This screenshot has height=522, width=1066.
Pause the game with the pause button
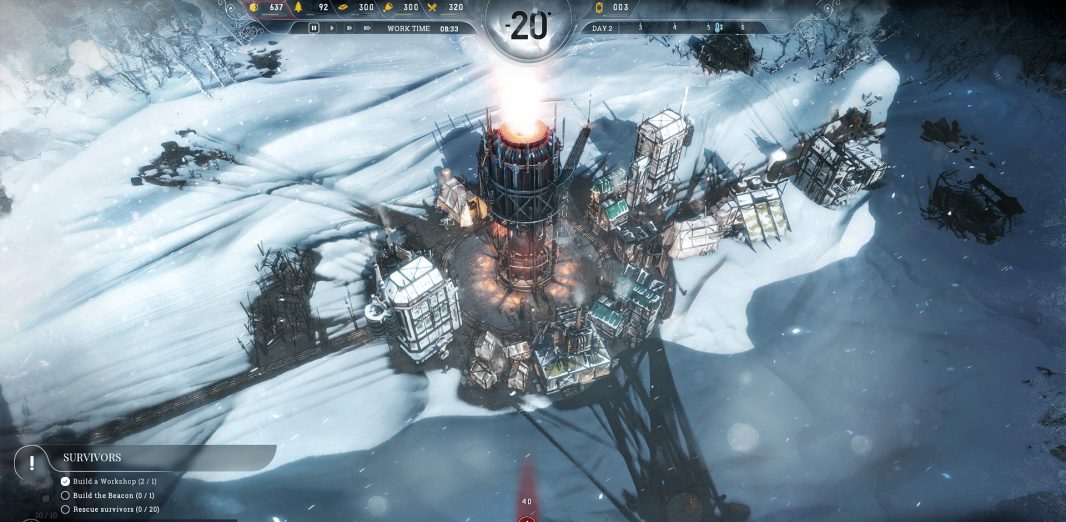pos(314,28)
